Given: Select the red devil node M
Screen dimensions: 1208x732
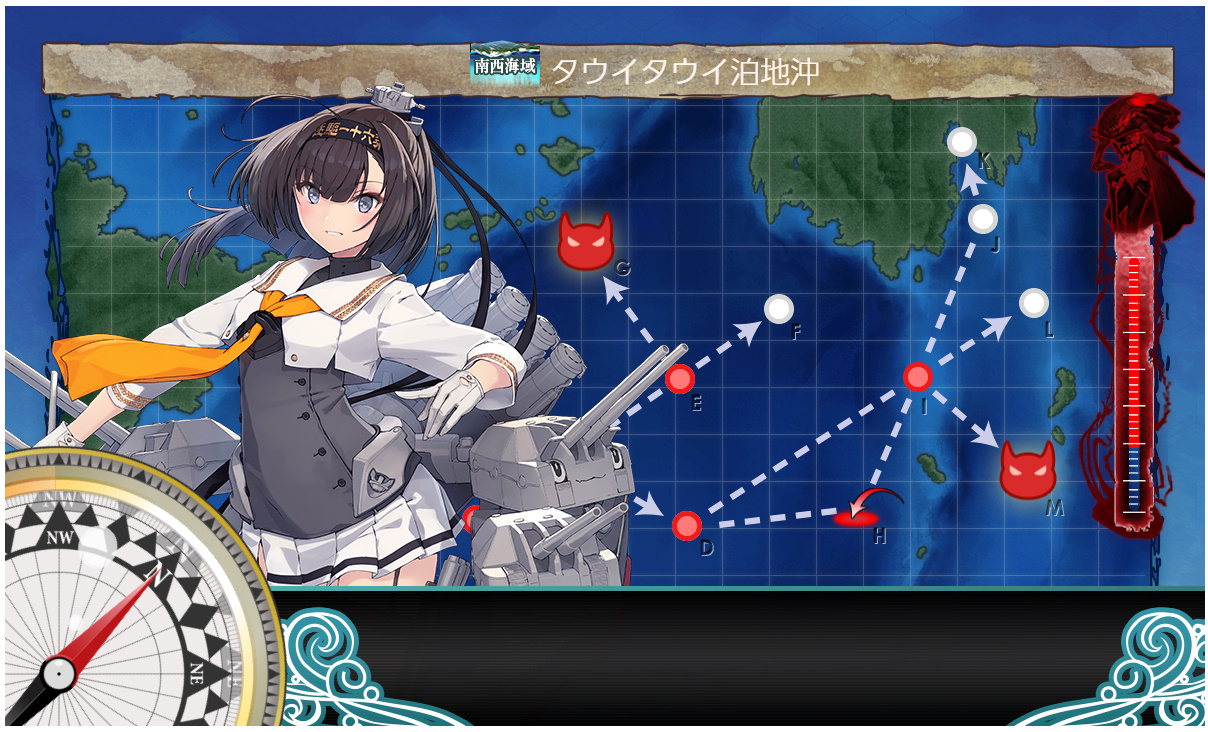Looking at the screenshot, I should point(1028,469).
